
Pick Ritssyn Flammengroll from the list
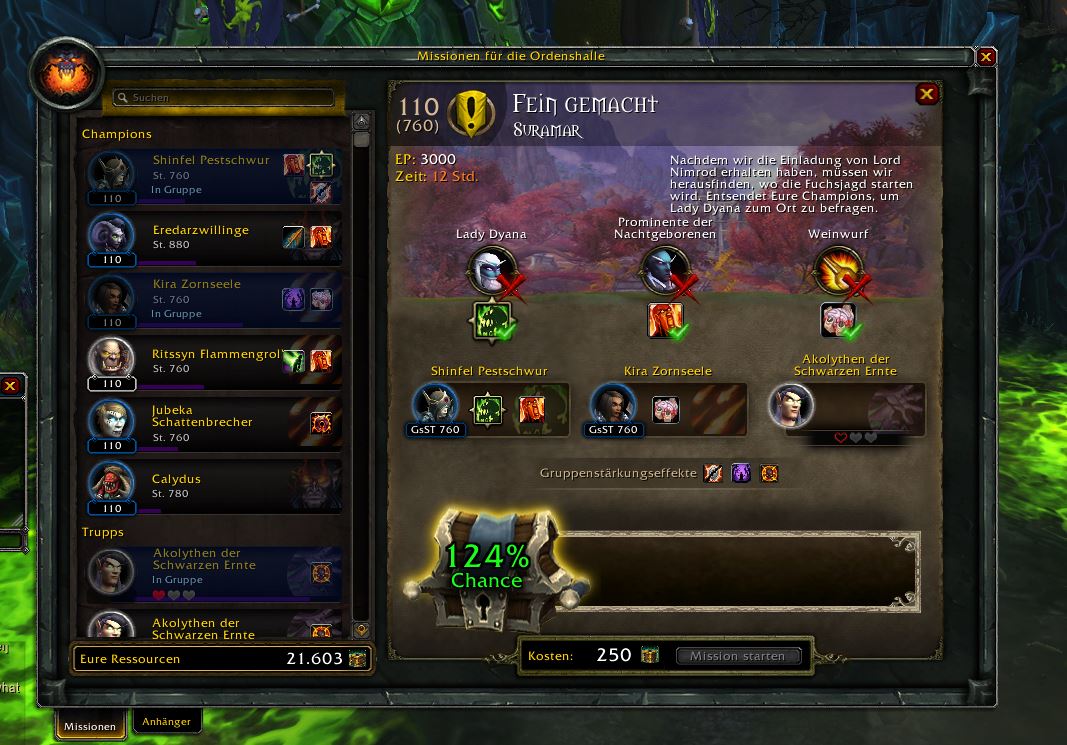coord(214,361)
